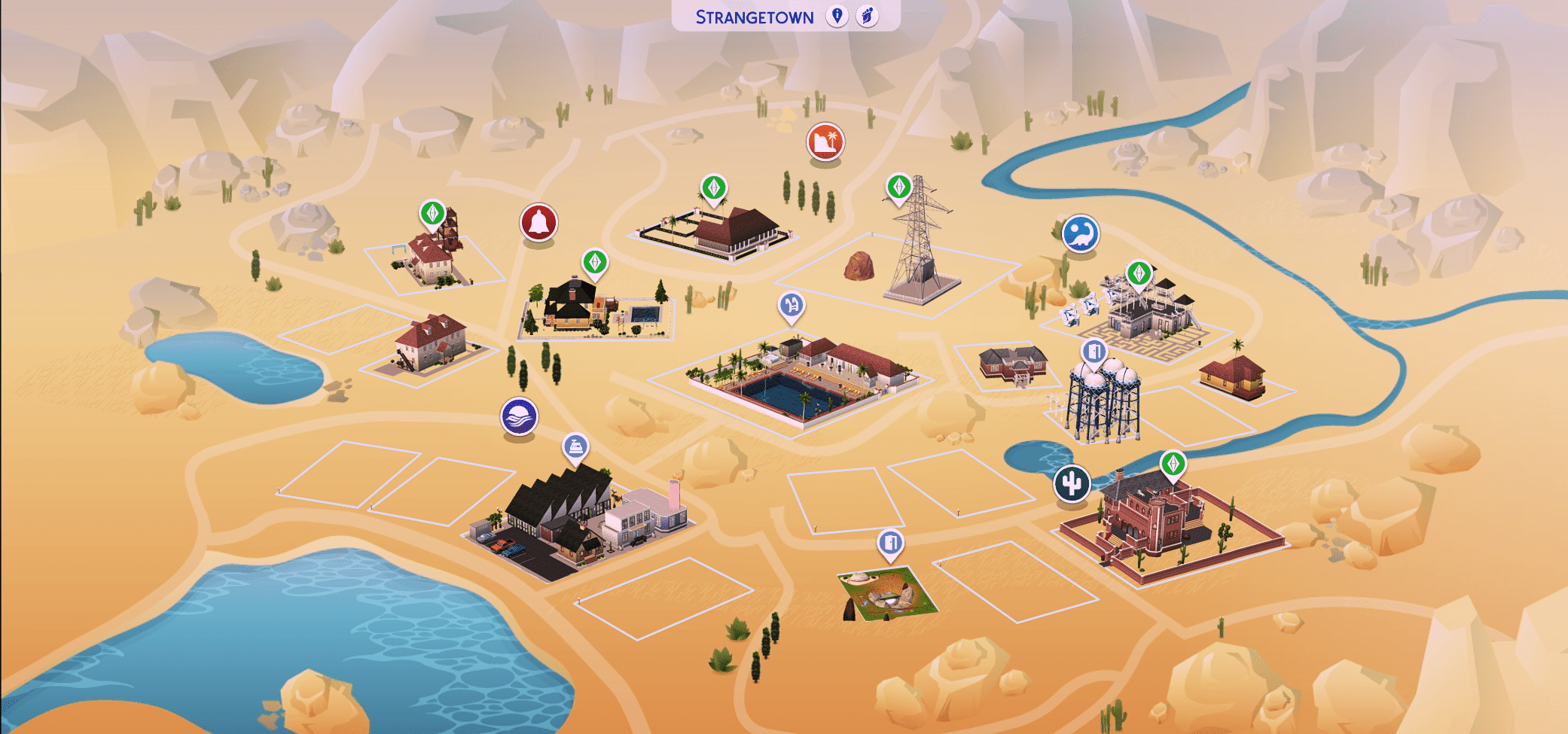Select the plumbob marker over the maze laboratory lot
Viewport: 1568px width, 734px height.
(1139, 273)
